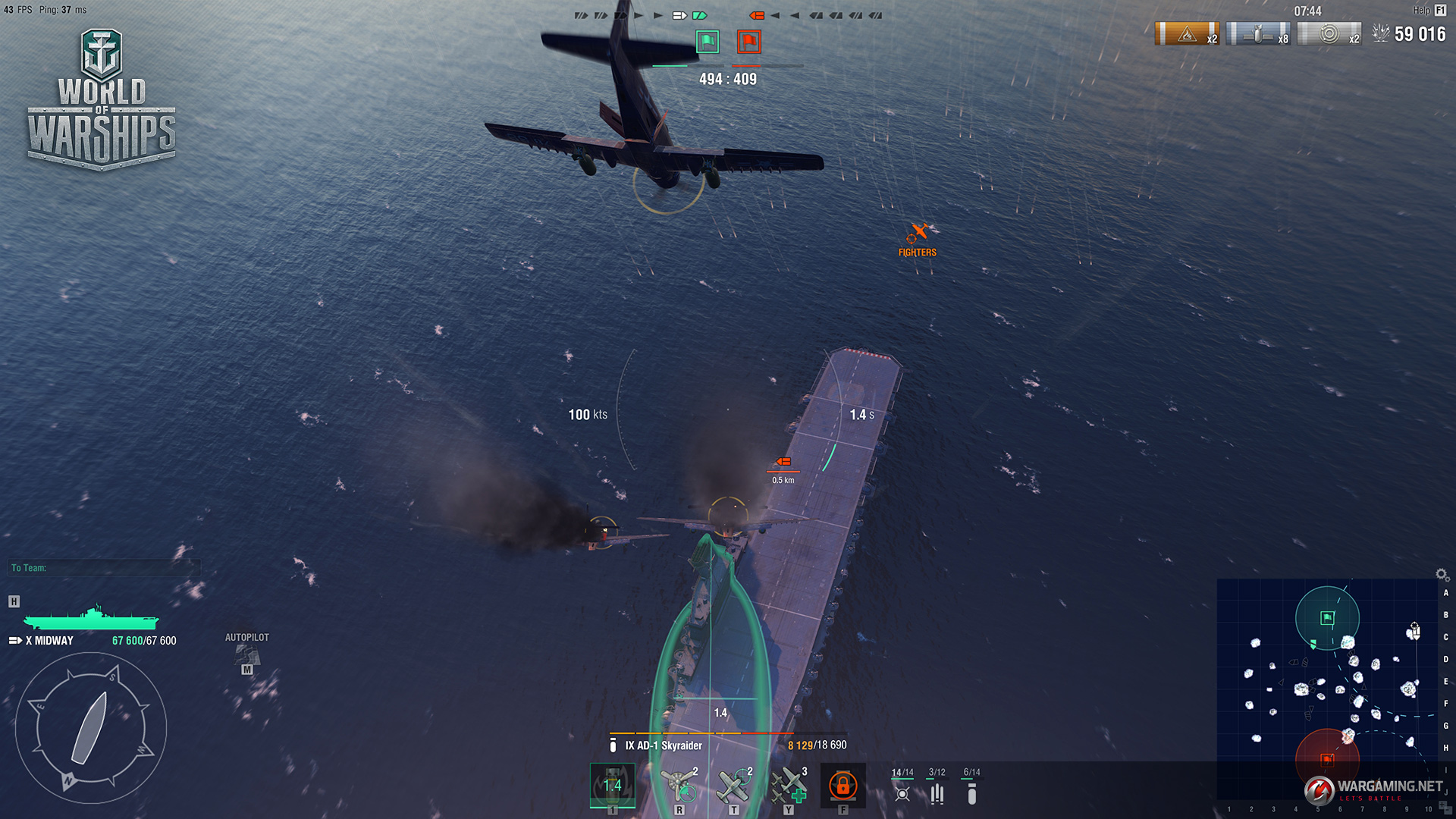Use the squadron Repair consumable
The image size is (1456, 819).
tap(788, 785)
